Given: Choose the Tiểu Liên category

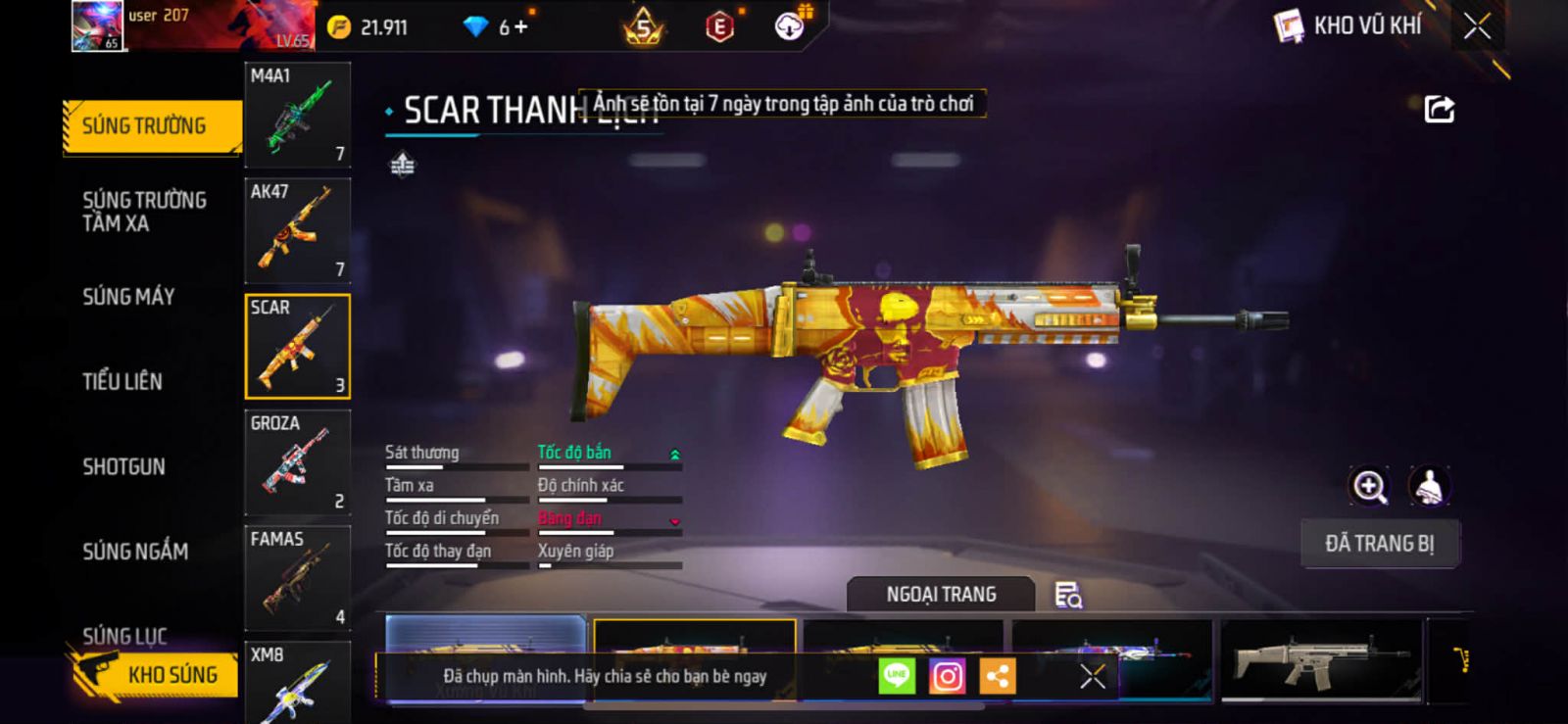Looking at the screenshot, I should pyautogui.click(x=122, y=382).
